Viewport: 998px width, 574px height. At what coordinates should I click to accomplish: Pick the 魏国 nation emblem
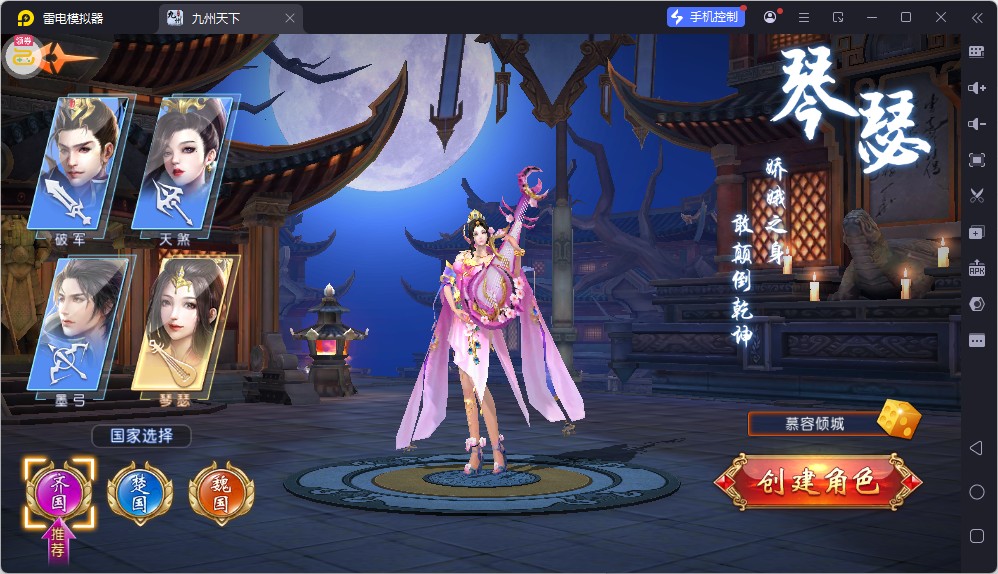tap(221, 493)
